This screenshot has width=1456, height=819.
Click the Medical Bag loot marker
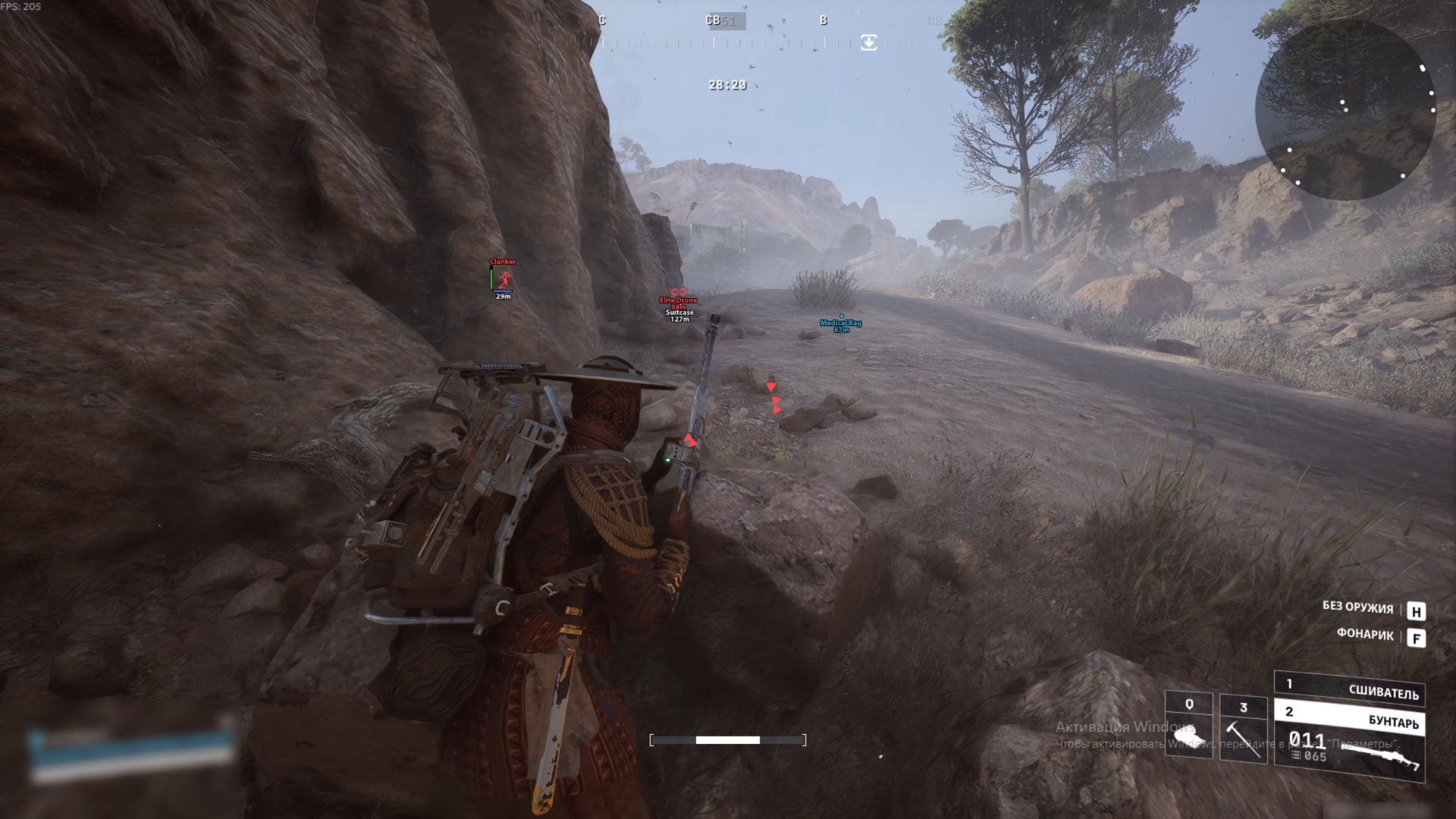(x=841, y=324)
